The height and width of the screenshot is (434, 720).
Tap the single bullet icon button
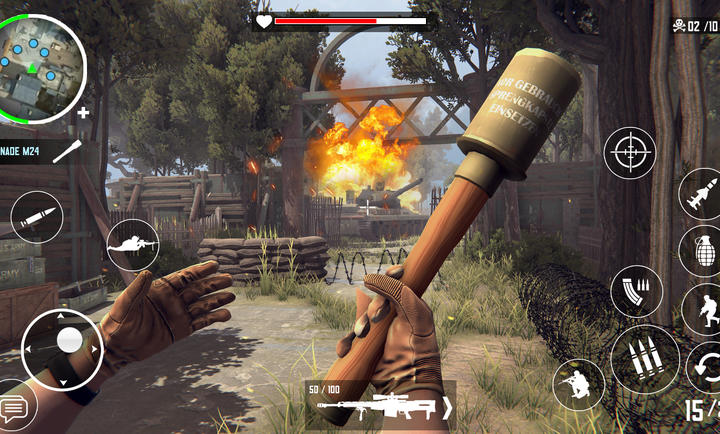click(x=37, y=216)
